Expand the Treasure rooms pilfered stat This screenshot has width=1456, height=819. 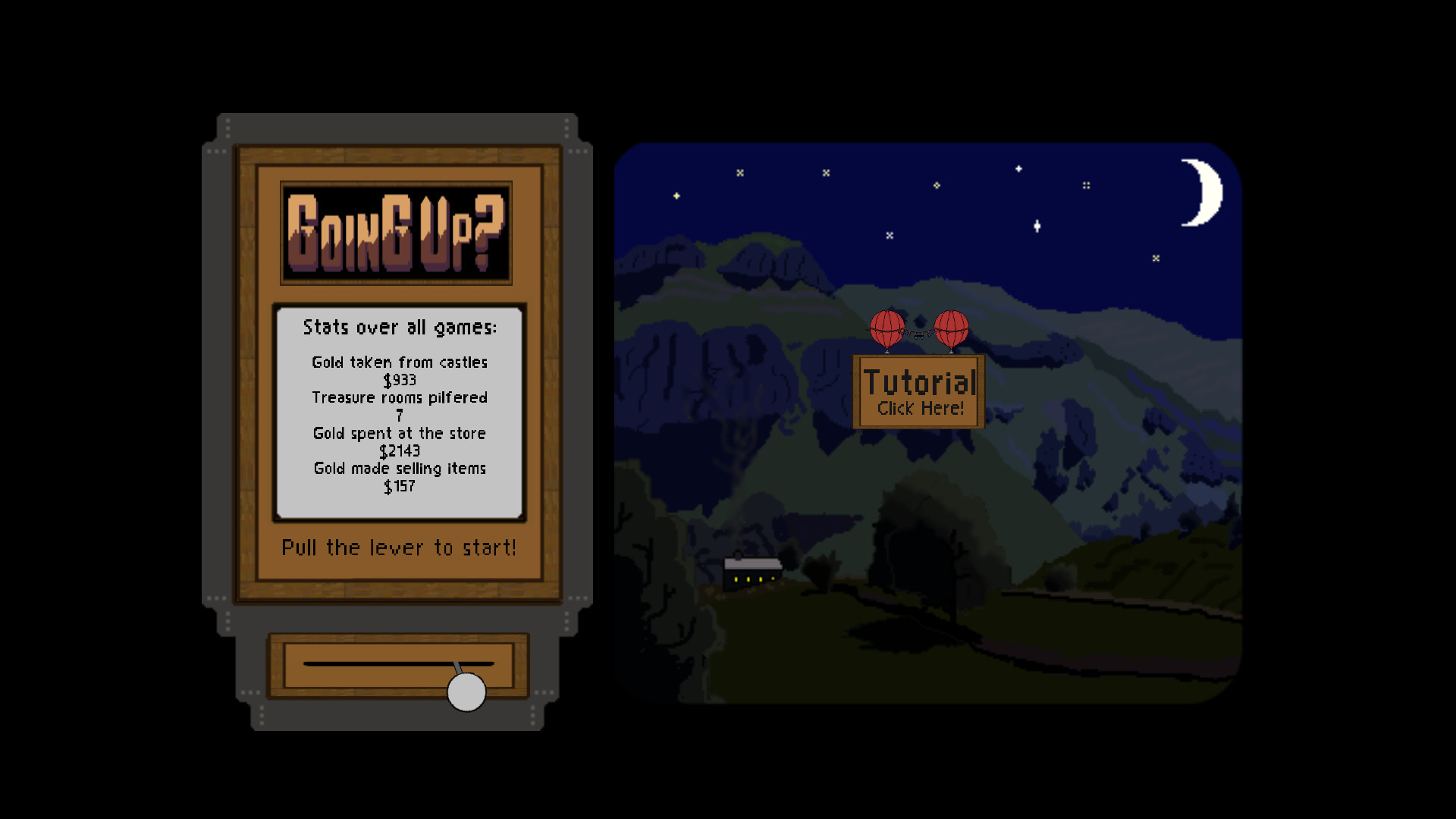400,397
